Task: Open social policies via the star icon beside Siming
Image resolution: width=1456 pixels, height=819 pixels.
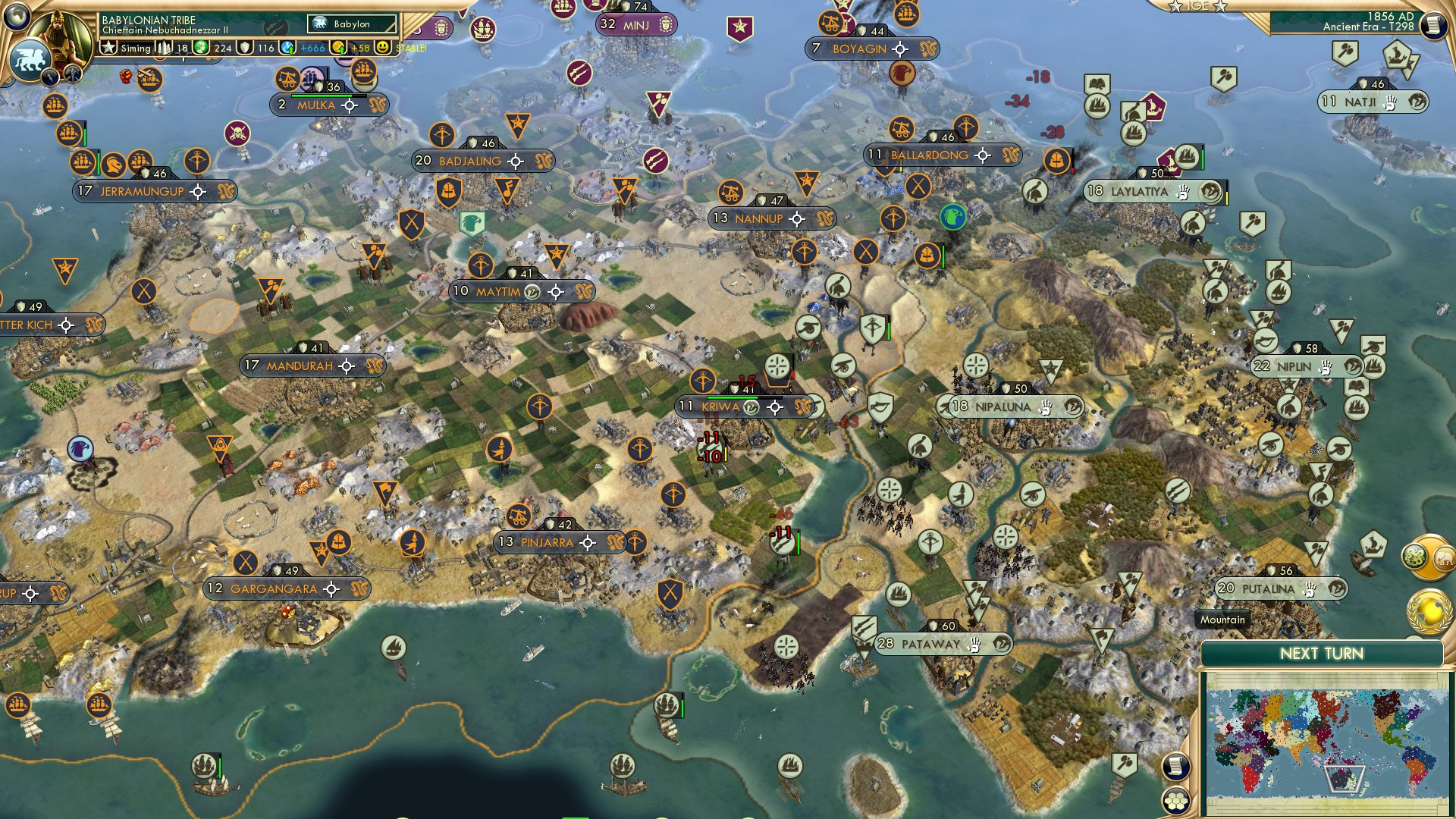Action: pos(109,47)
